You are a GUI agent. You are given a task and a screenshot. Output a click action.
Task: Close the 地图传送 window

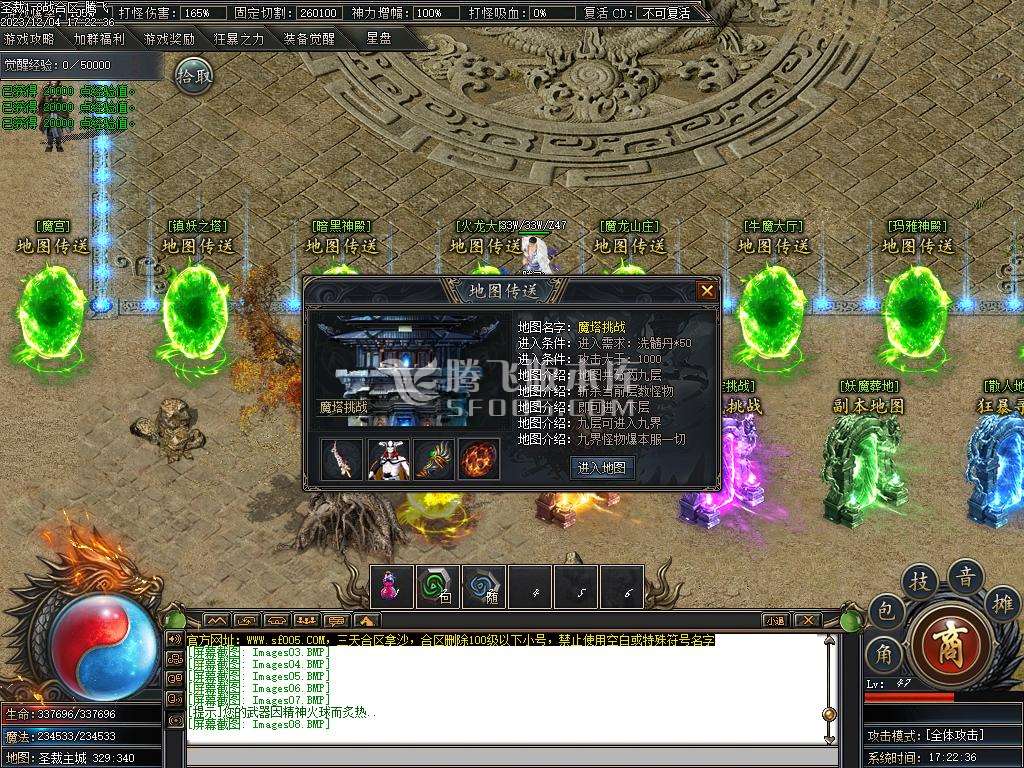pyautogui.click(x=707, y=290)
